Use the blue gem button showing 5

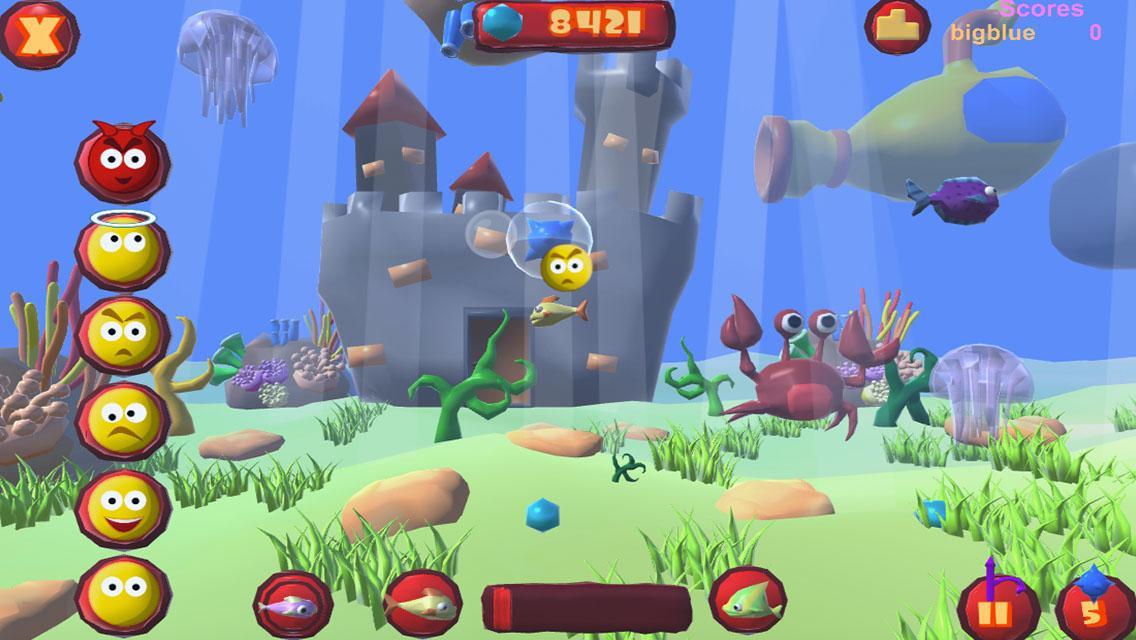1092,606
